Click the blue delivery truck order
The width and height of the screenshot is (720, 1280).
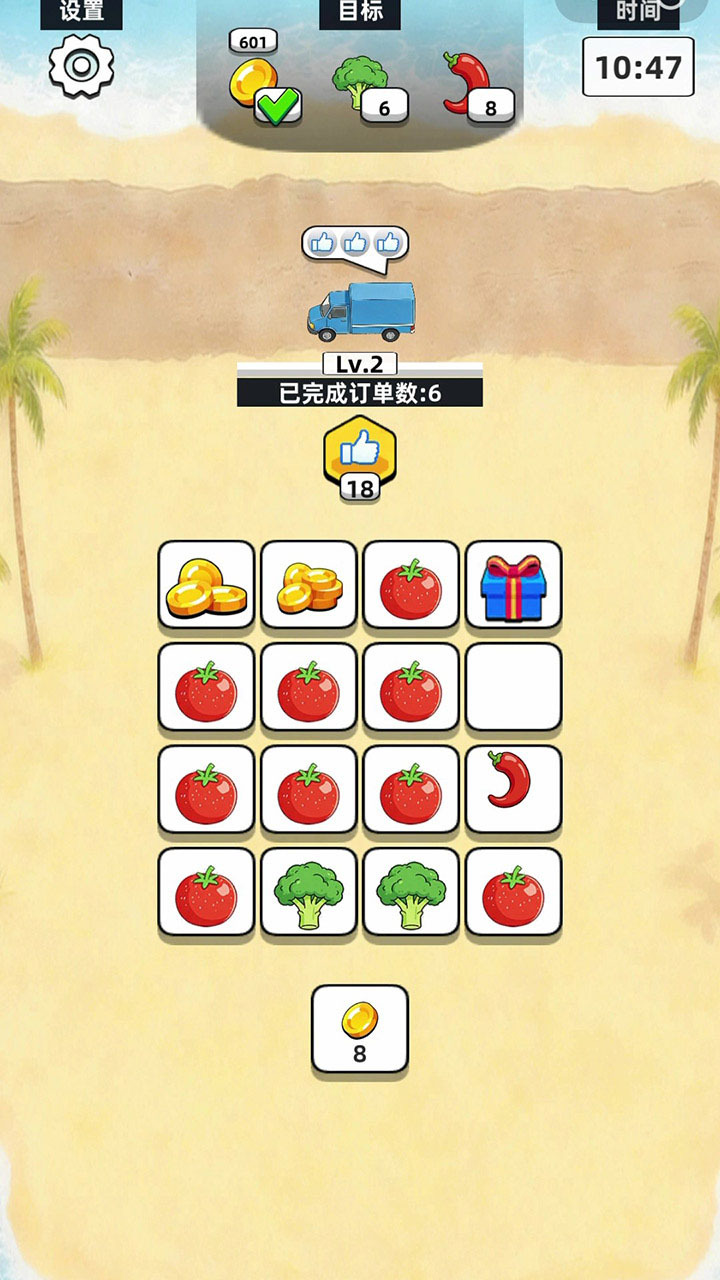[x=360, y=308]
